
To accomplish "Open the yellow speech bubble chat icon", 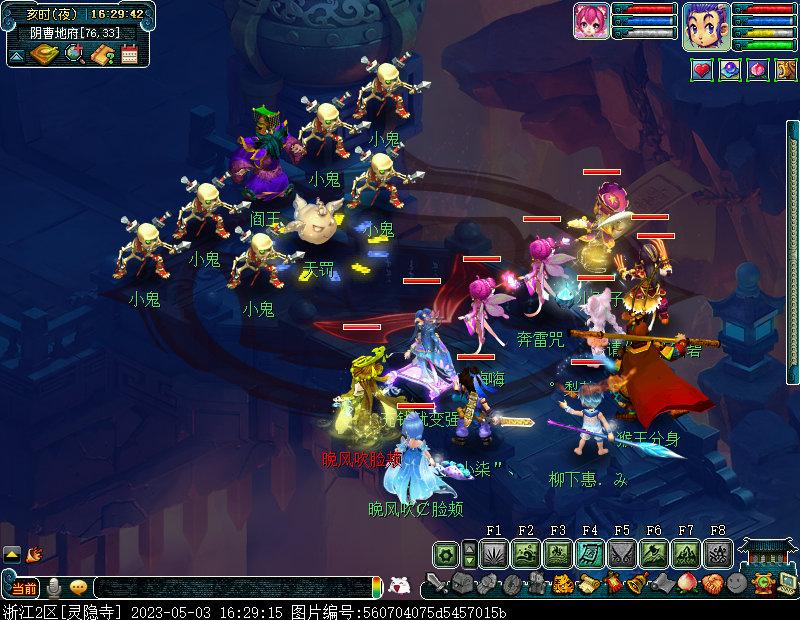I will pos(78,587).
